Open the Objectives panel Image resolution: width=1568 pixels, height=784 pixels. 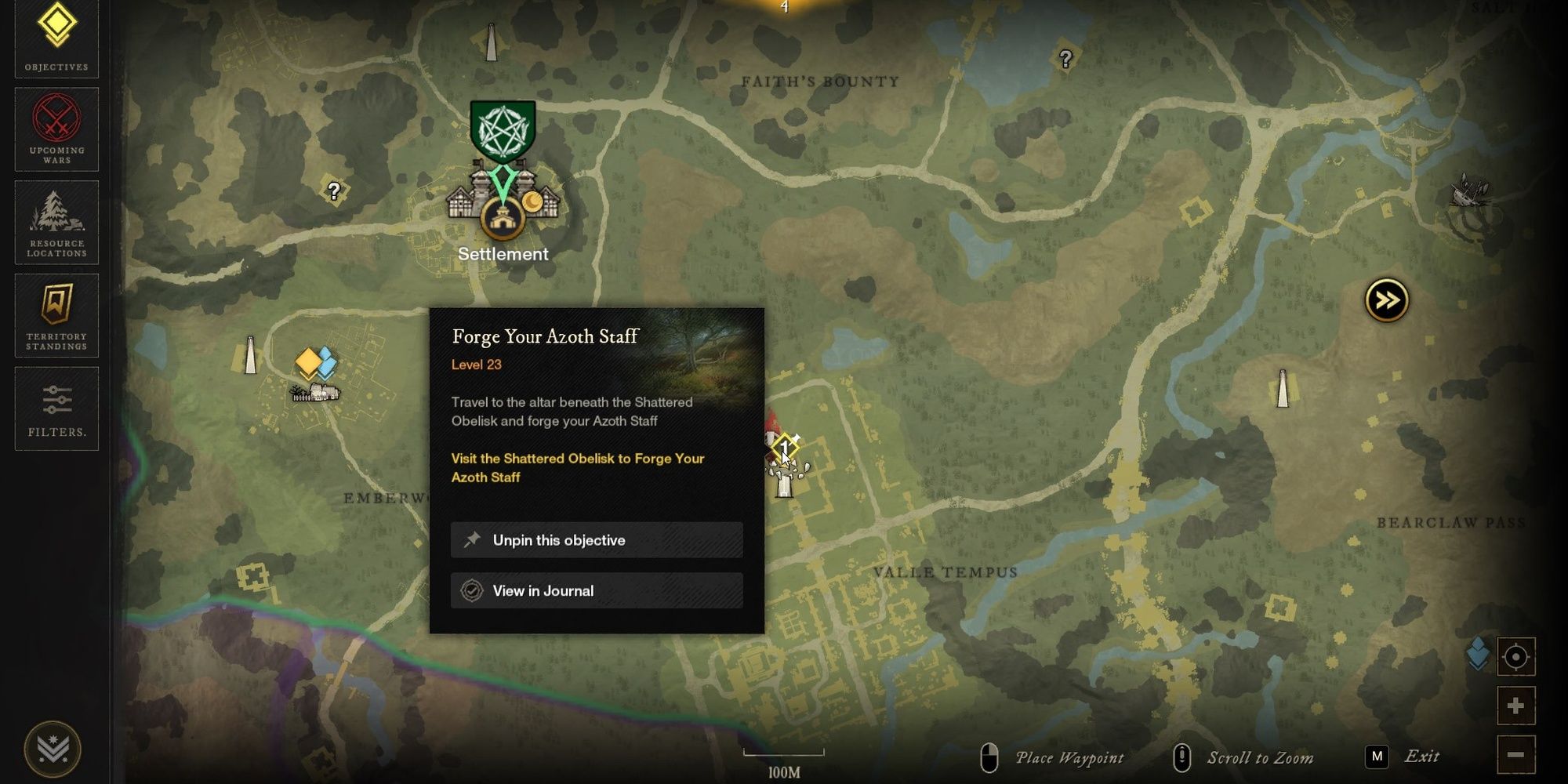(55, 35)
